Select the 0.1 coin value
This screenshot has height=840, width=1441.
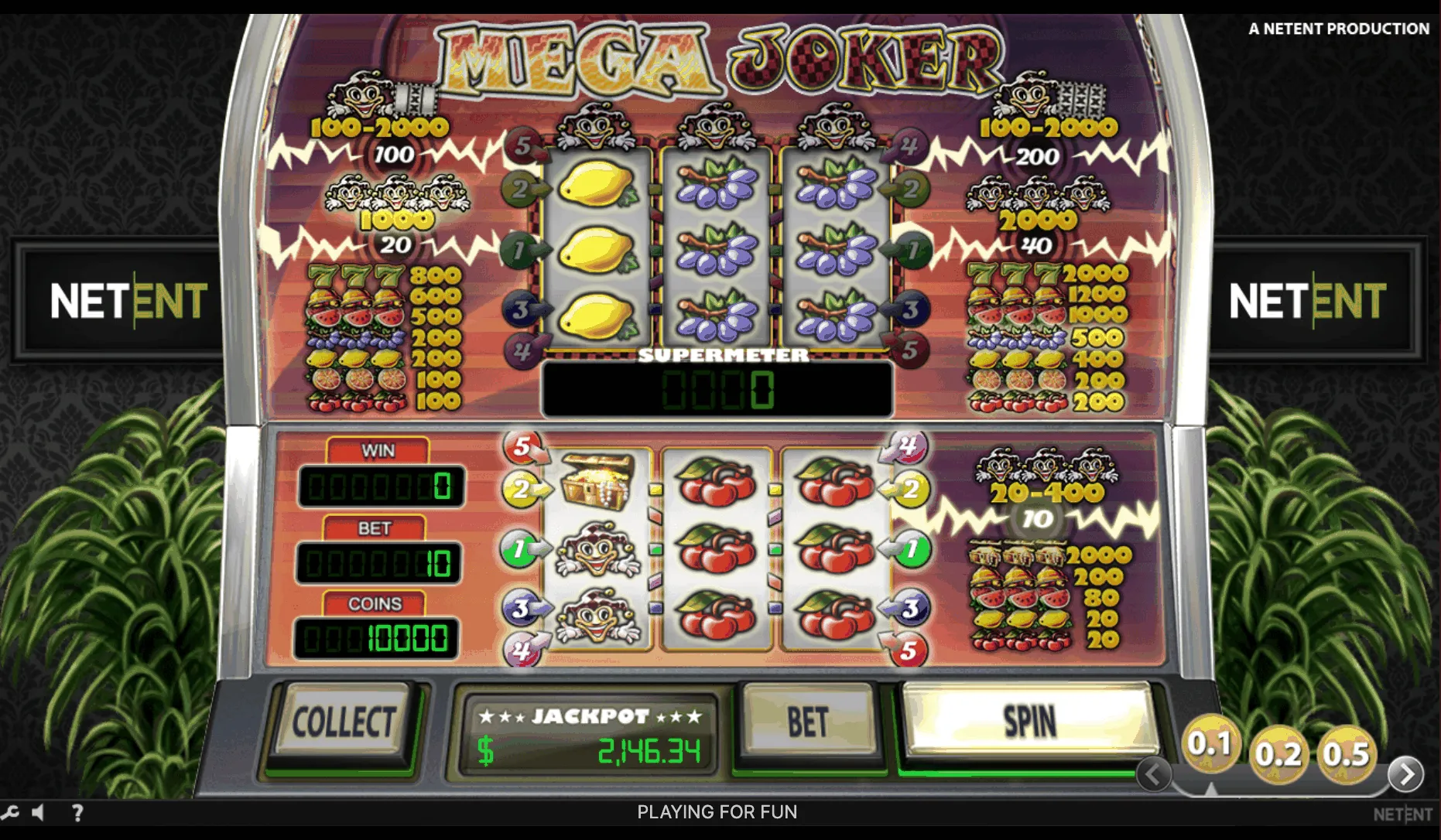click(x=1210, y=744)
